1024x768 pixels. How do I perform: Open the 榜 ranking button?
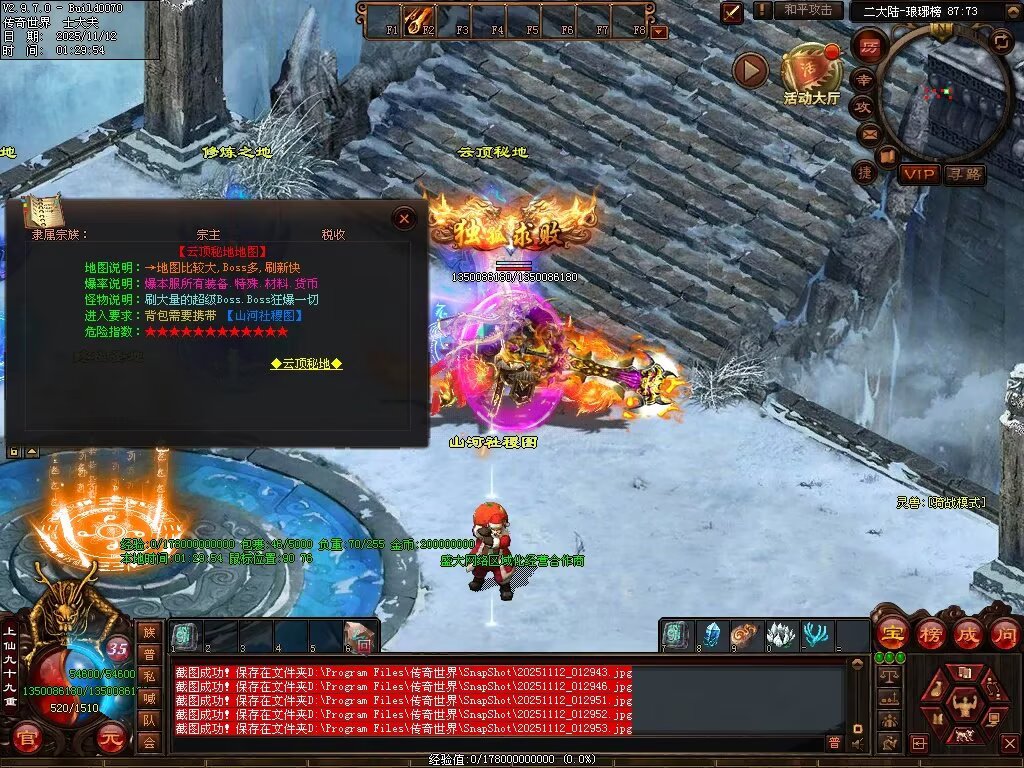coord(929,633)
